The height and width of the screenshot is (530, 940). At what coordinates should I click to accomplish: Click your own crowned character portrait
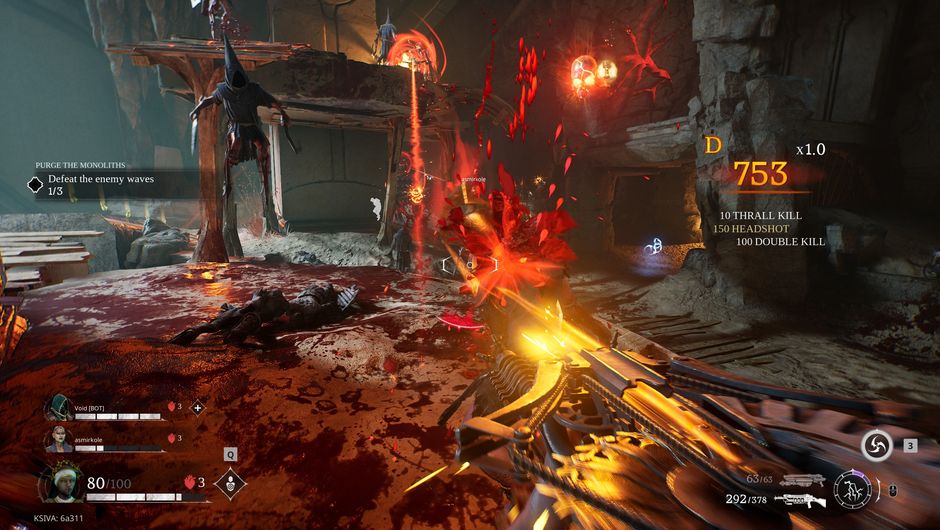tap(61, 484)
